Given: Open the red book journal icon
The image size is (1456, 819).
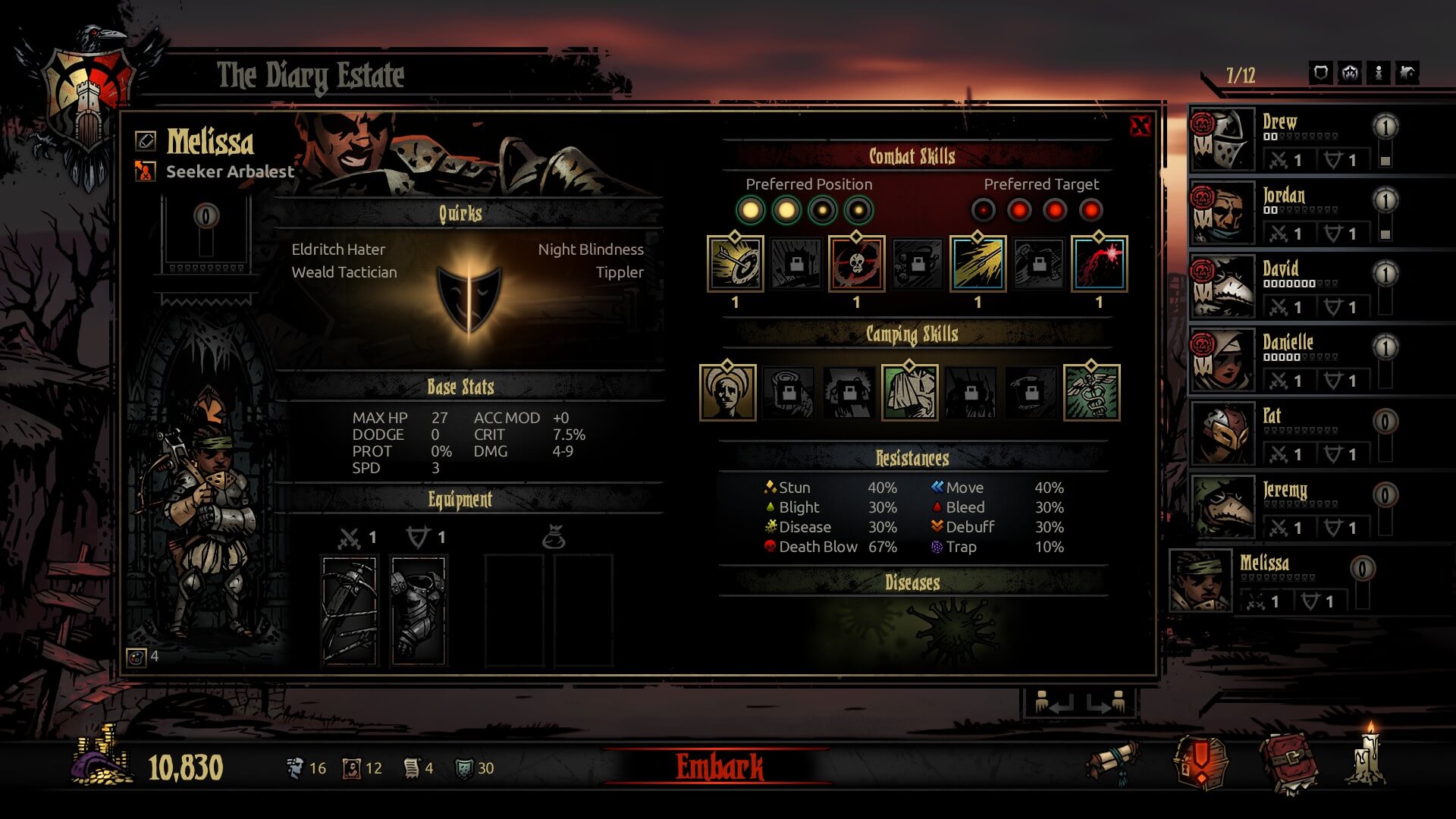Looking at the screenshot, I should 1288,762.
